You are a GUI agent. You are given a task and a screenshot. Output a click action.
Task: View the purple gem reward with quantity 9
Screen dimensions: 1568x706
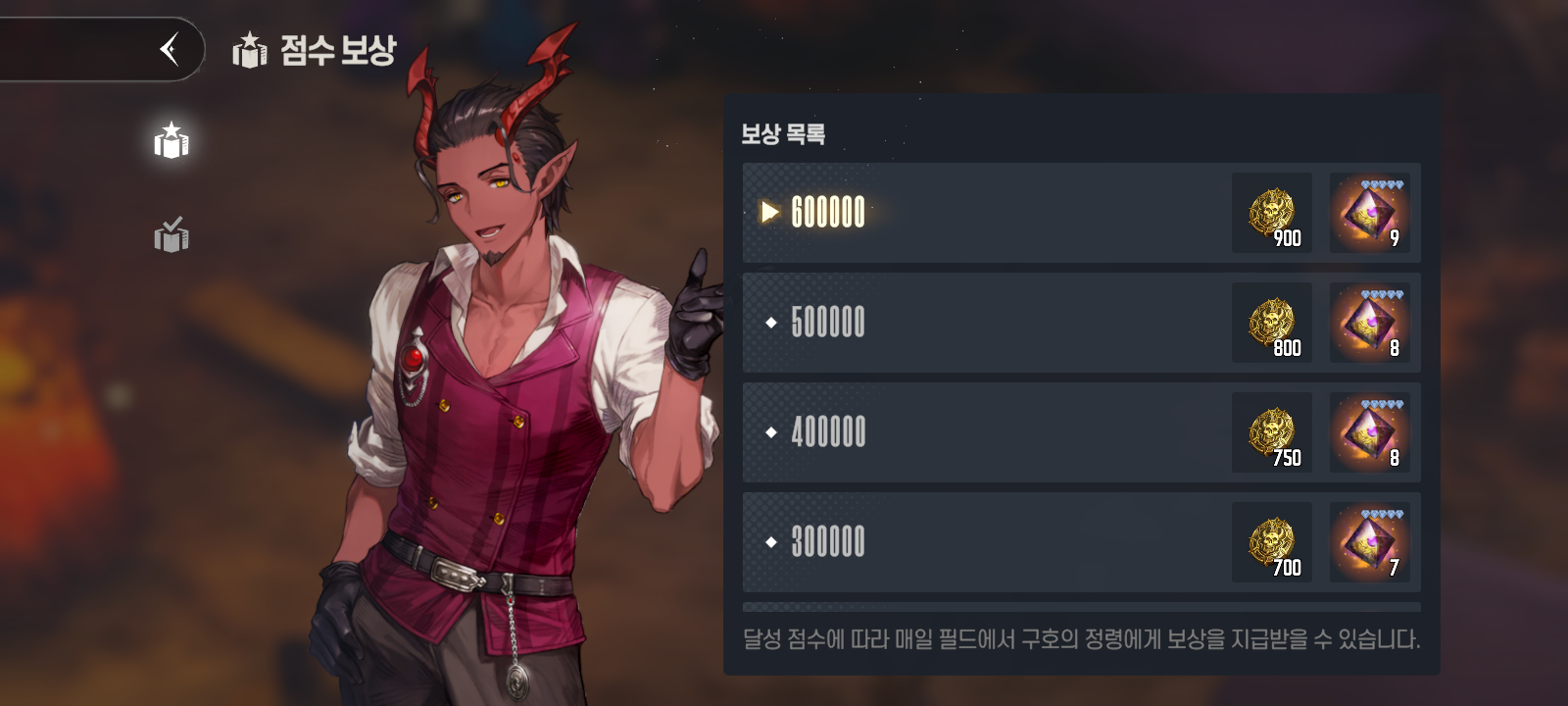click(x=1369, y=213)
